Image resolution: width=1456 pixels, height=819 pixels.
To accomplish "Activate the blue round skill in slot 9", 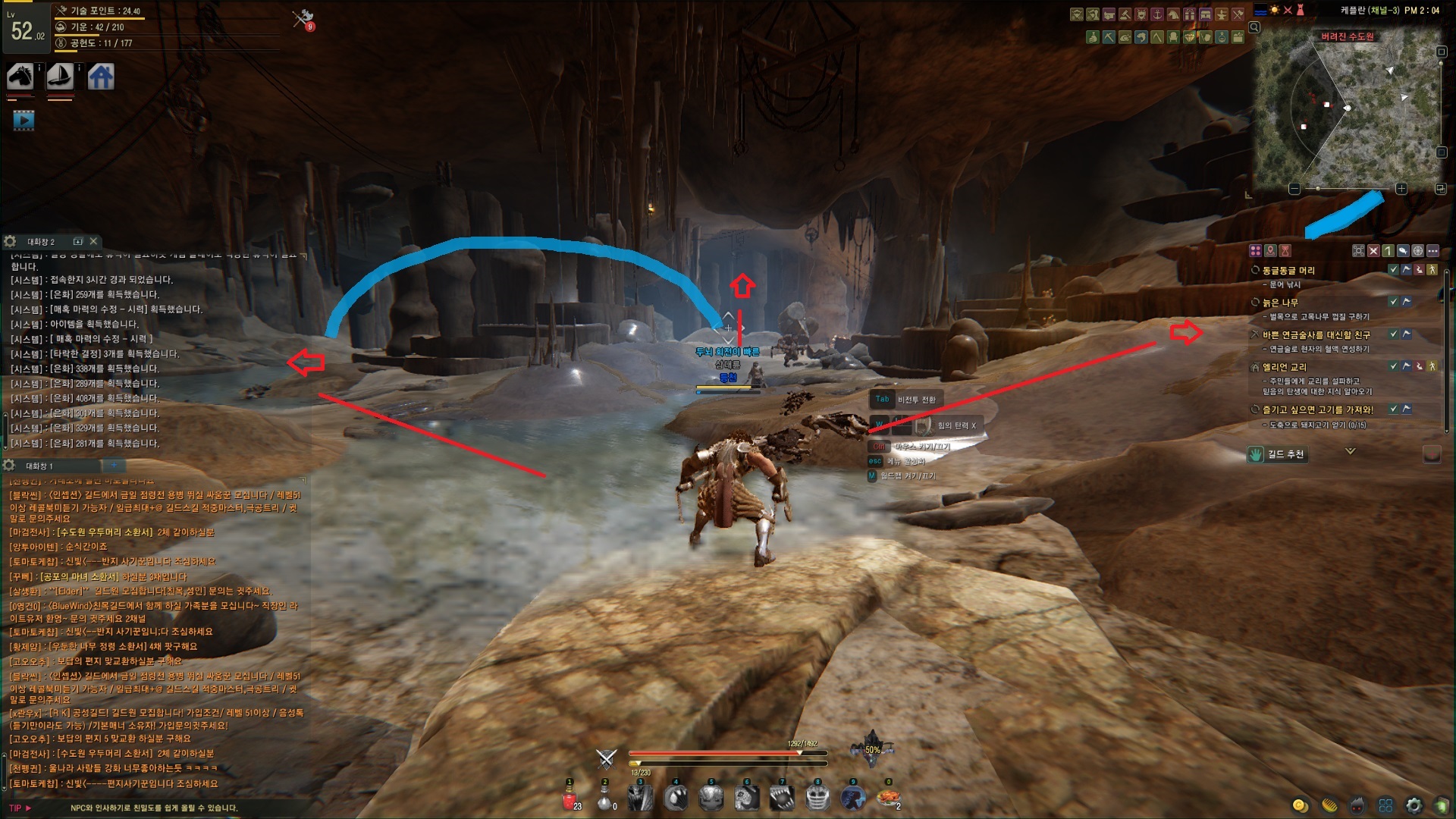I will [x=852, y=798].
